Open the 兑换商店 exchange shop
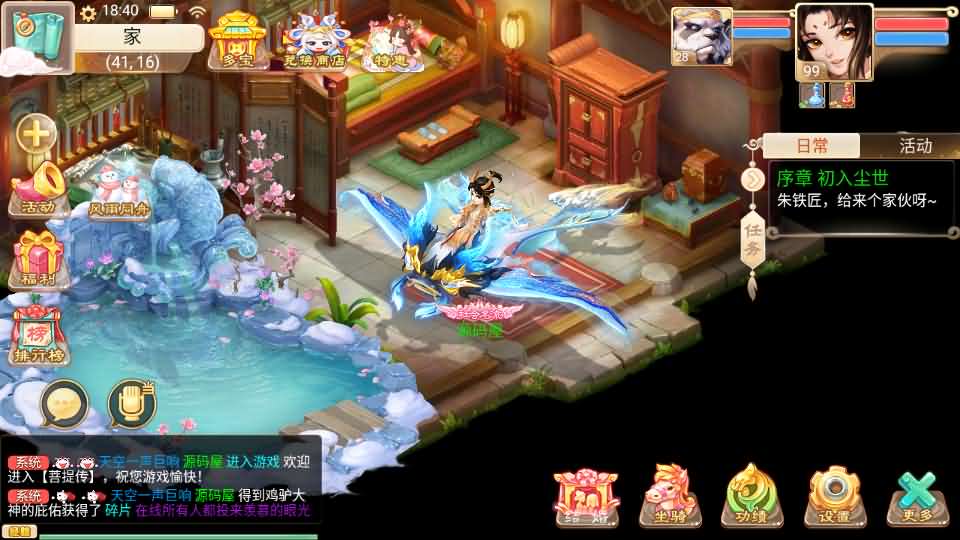960x540 pixels. coord(313,42)
